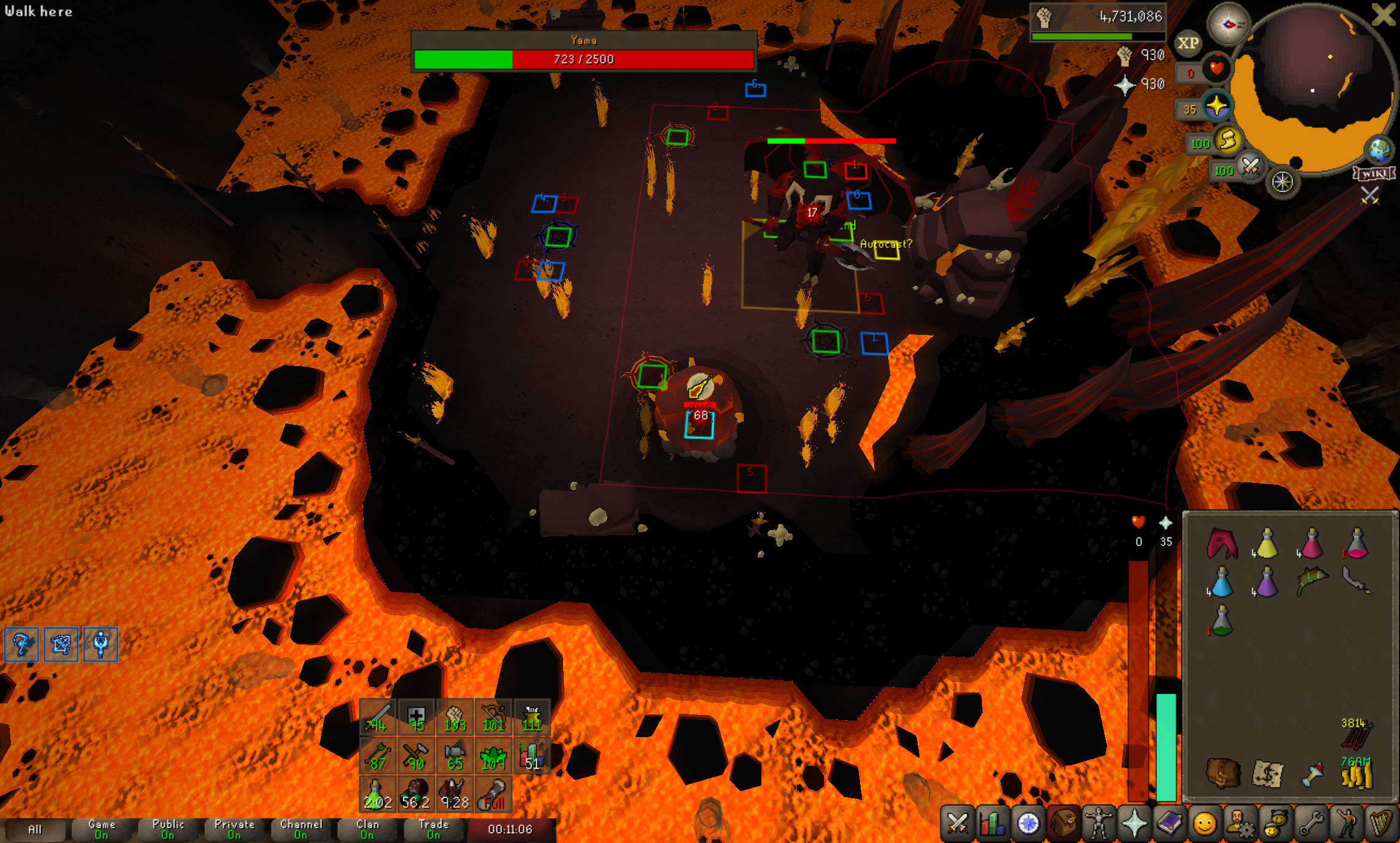Viewport: 1400px width, 843px height.
Task: Open the Clan chat filter tab
Action: (367, 830)
